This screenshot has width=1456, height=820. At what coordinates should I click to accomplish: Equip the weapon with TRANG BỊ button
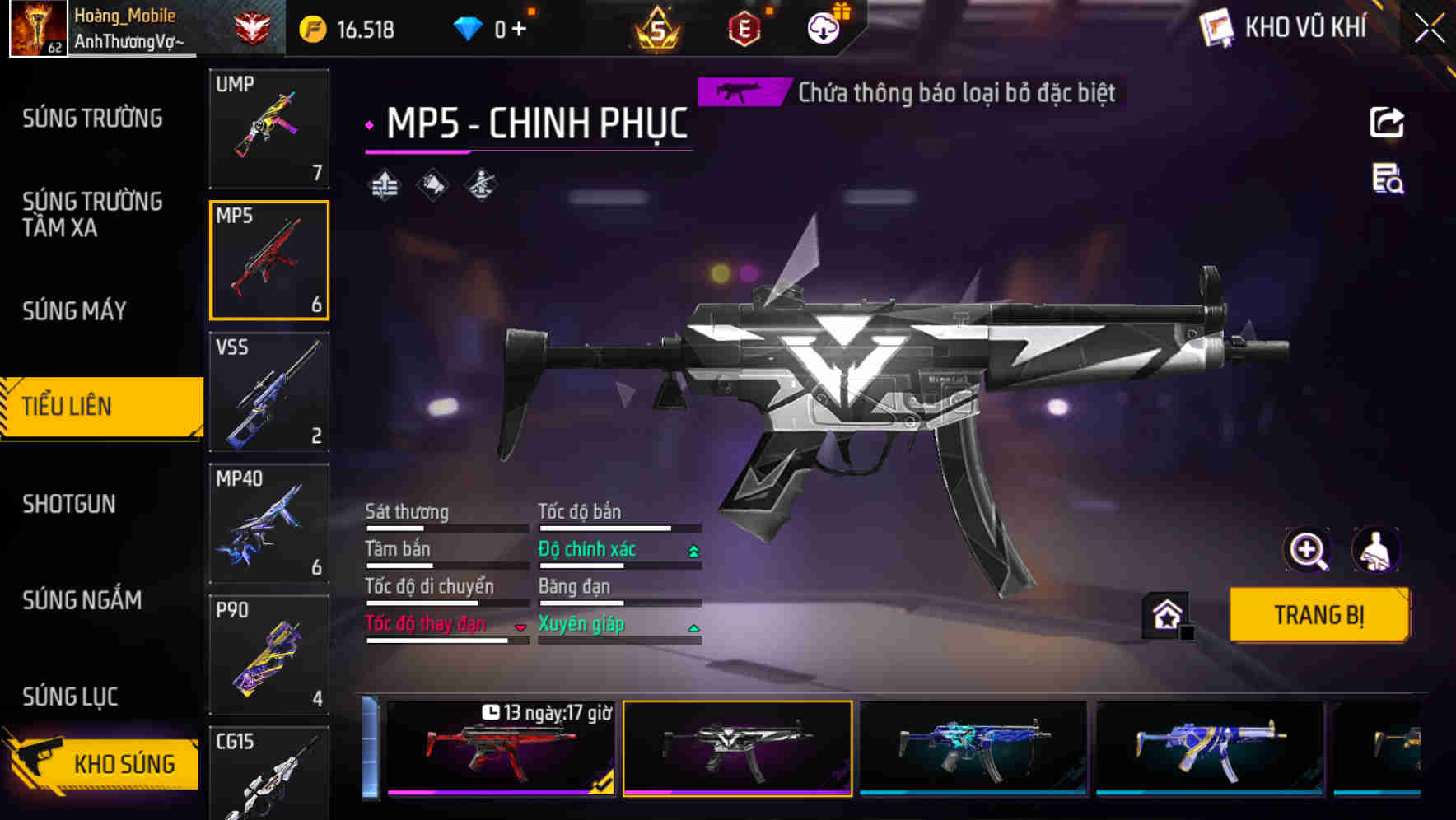pos(1318,614)
